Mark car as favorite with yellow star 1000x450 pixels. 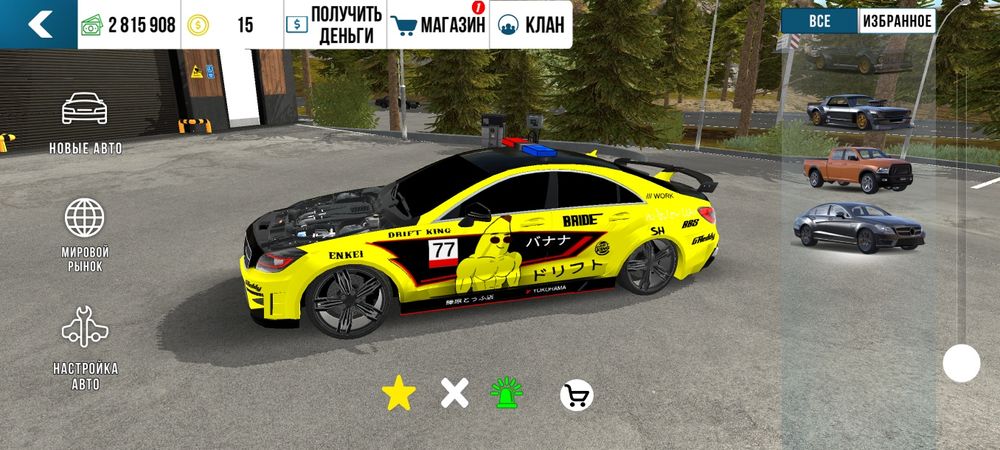[398, 394]
